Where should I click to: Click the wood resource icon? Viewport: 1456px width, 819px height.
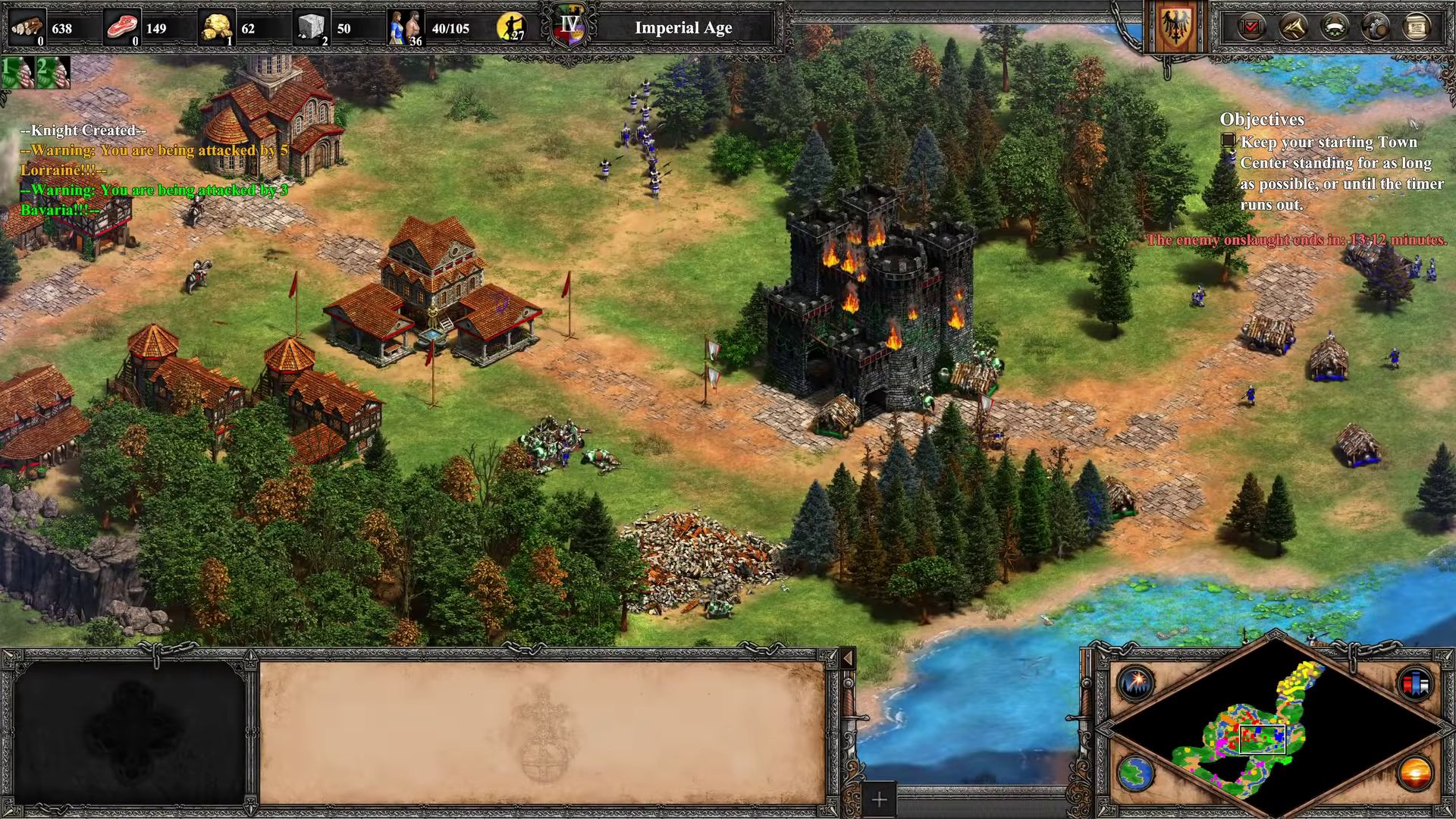(24, 27)
